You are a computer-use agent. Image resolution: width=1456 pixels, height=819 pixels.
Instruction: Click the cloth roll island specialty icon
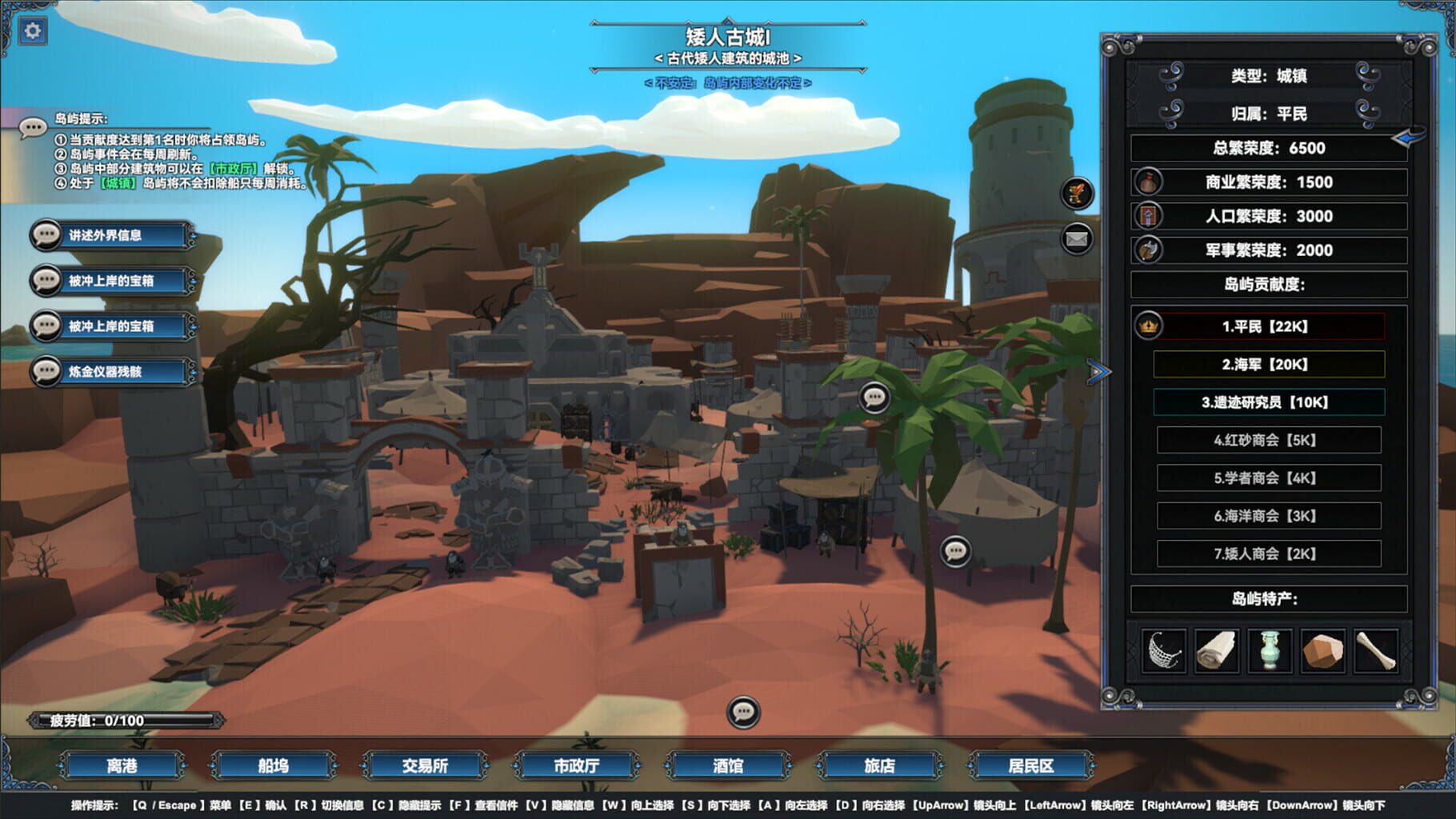(x=1218, y=650)
